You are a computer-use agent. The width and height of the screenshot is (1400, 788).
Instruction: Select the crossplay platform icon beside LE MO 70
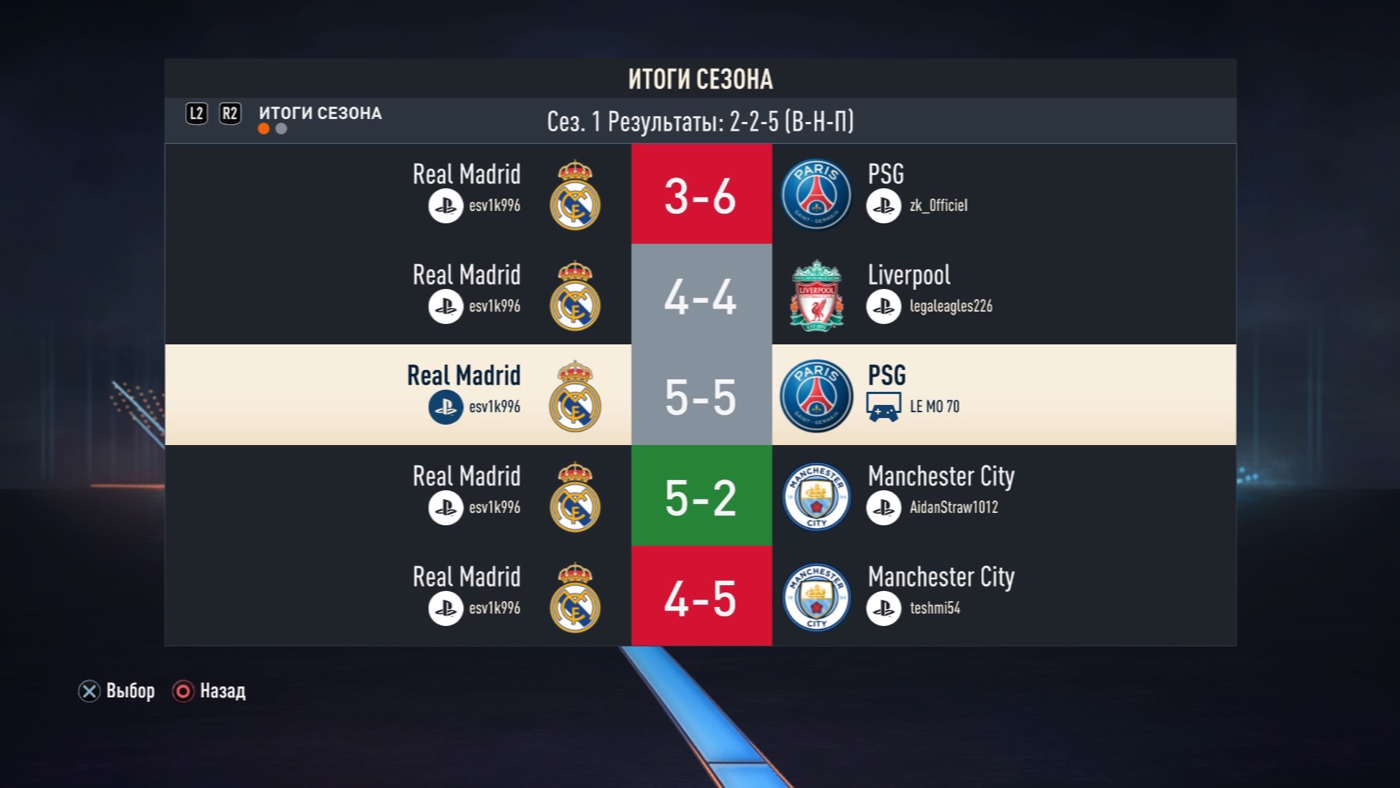pos(884,407)
